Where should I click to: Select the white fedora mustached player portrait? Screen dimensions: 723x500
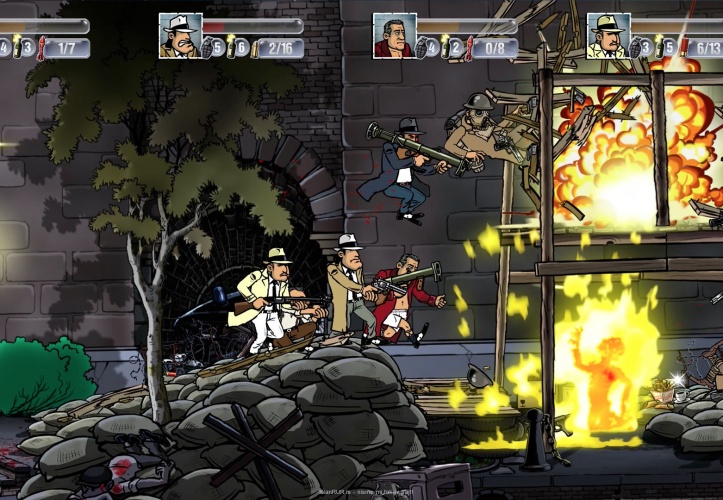click(180, 36)
